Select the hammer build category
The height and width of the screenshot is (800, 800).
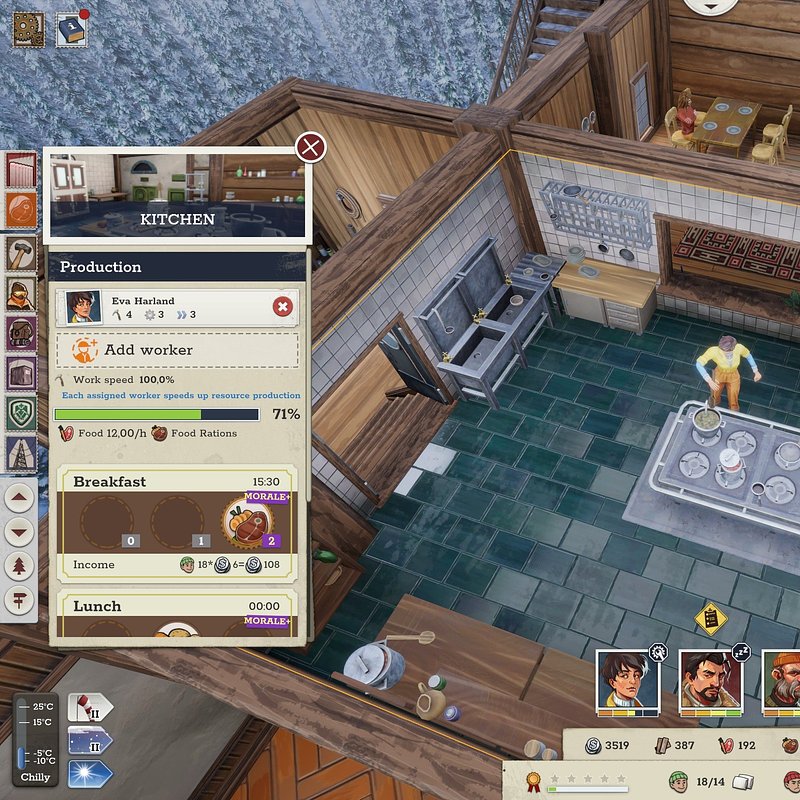click(22, 251)
